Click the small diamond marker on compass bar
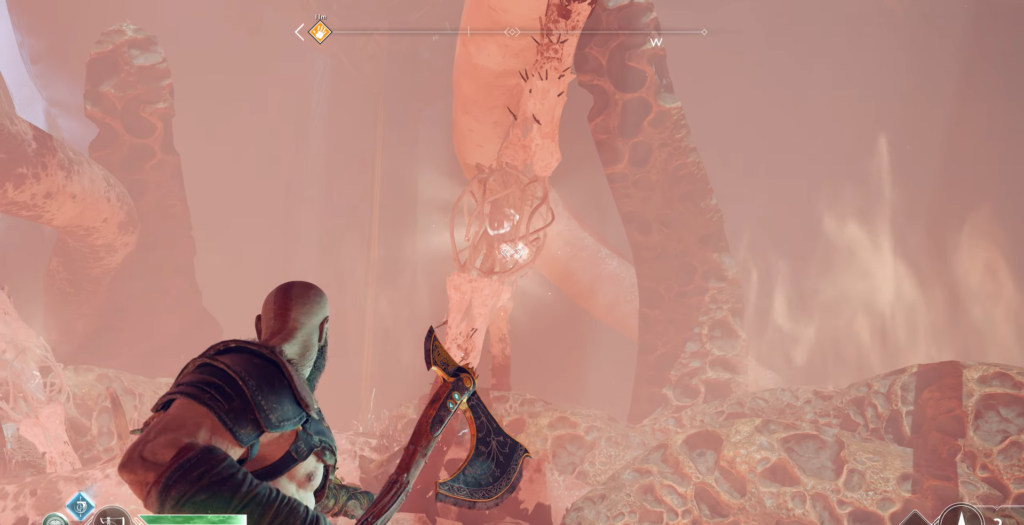This screenshot has height=525, width=1024. [512, 32]
